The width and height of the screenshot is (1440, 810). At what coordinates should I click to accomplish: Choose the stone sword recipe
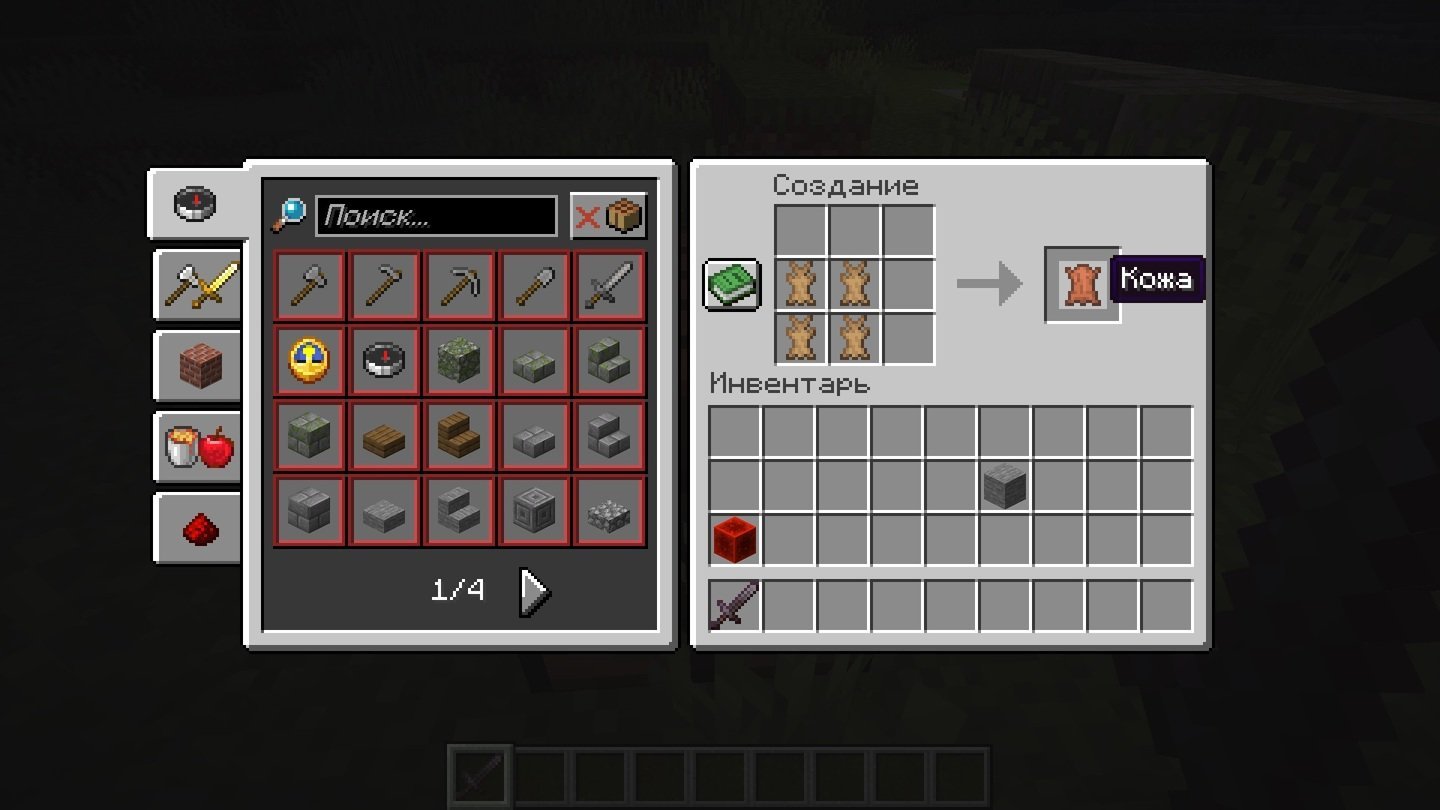(610, 287)
